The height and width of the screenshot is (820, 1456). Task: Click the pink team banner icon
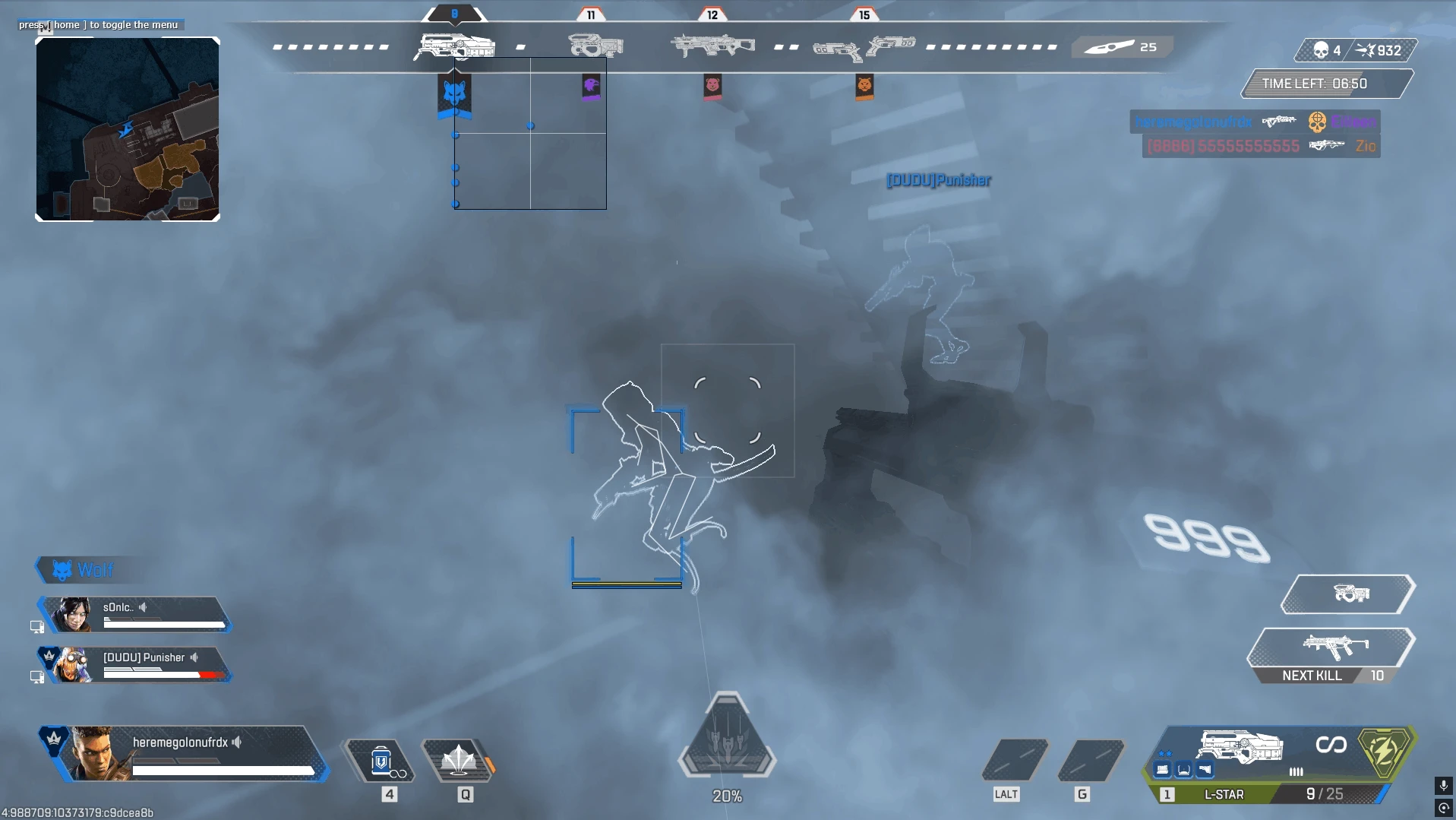[x=712, y=86]
